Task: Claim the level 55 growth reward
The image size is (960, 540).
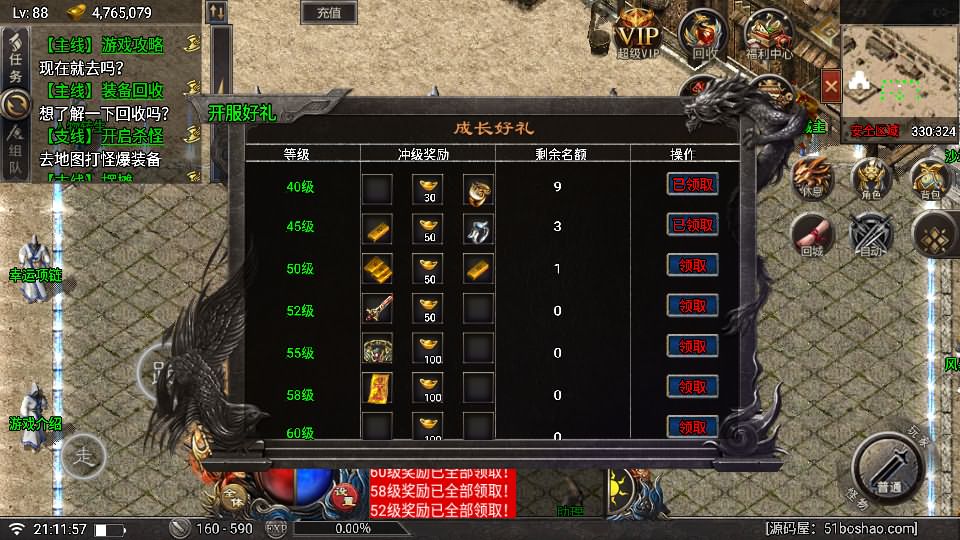Action: click(x=693, y=346)
